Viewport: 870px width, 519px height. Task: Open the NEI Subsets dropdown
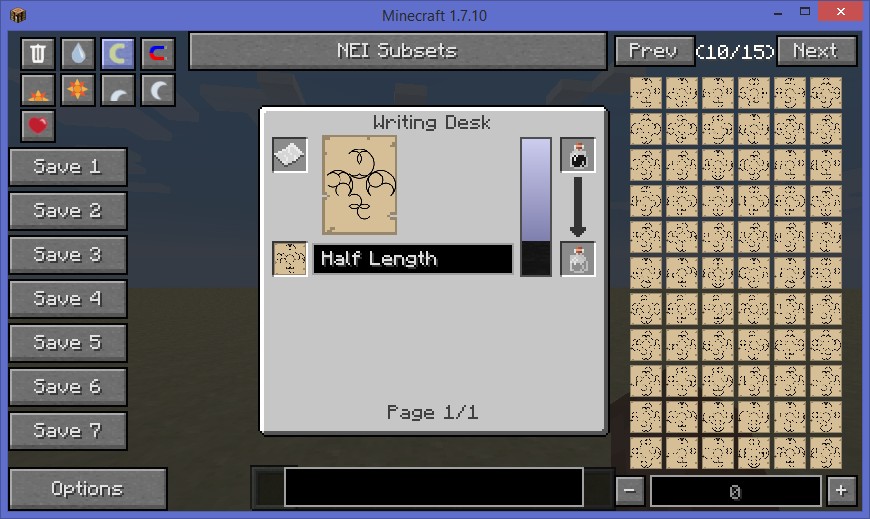[397, 51]
